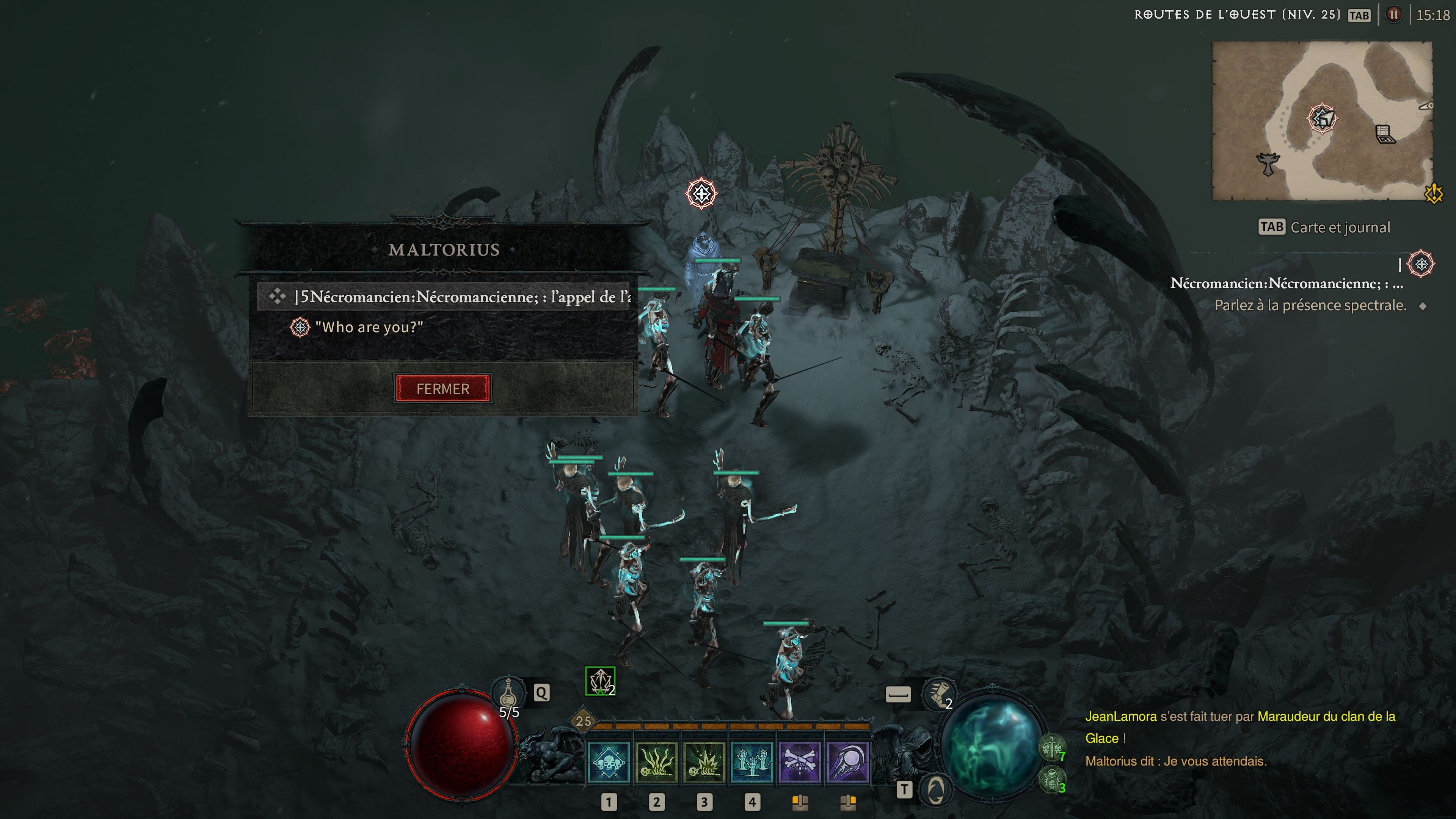1456x819 pixels.
Task: Activate the skeletal hands skill
Action: click(x=752, y=762)
